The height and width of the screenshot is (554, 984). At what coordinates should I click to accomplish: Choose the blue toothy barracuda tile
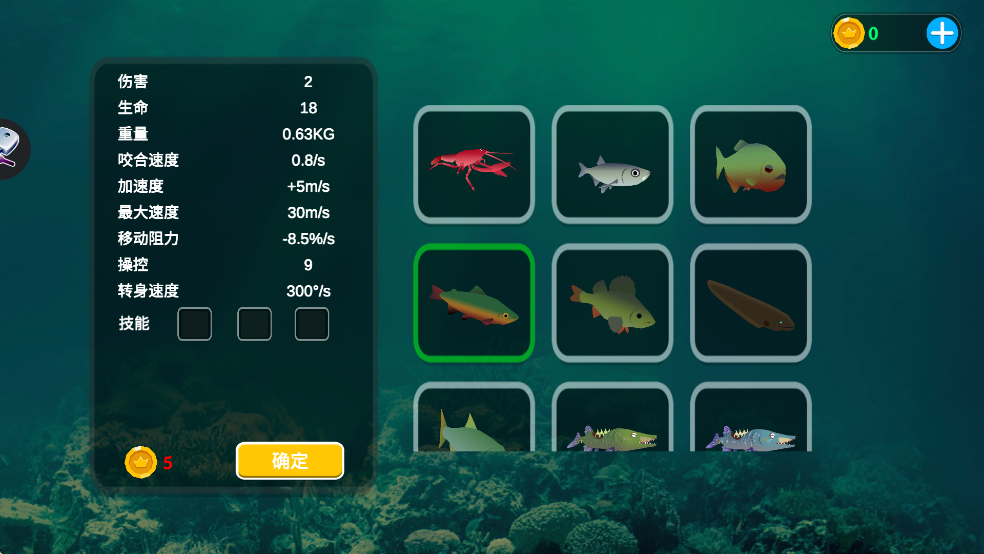pos(750,422)
